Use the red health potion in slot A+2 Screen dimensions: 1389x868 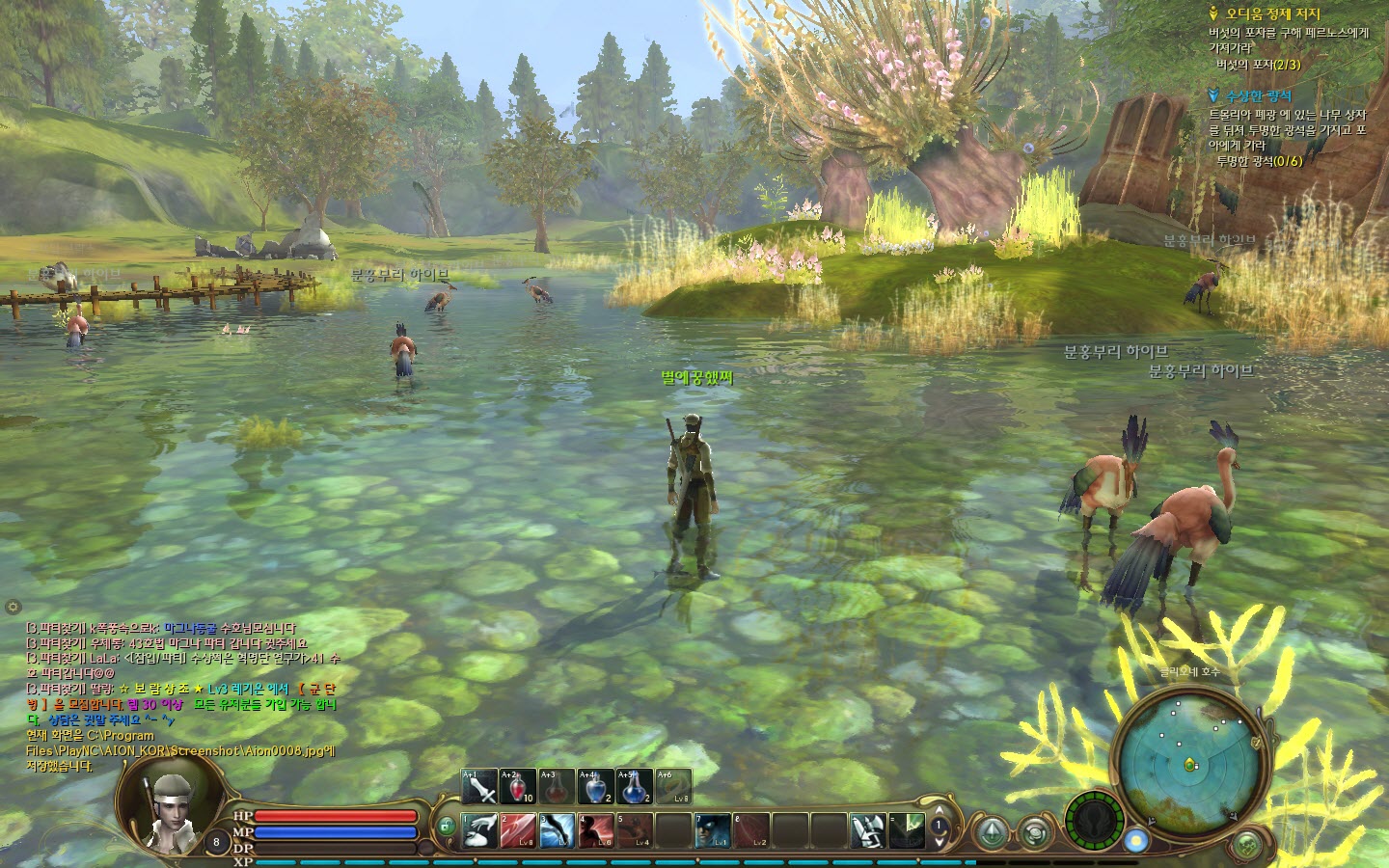[518, 788]
